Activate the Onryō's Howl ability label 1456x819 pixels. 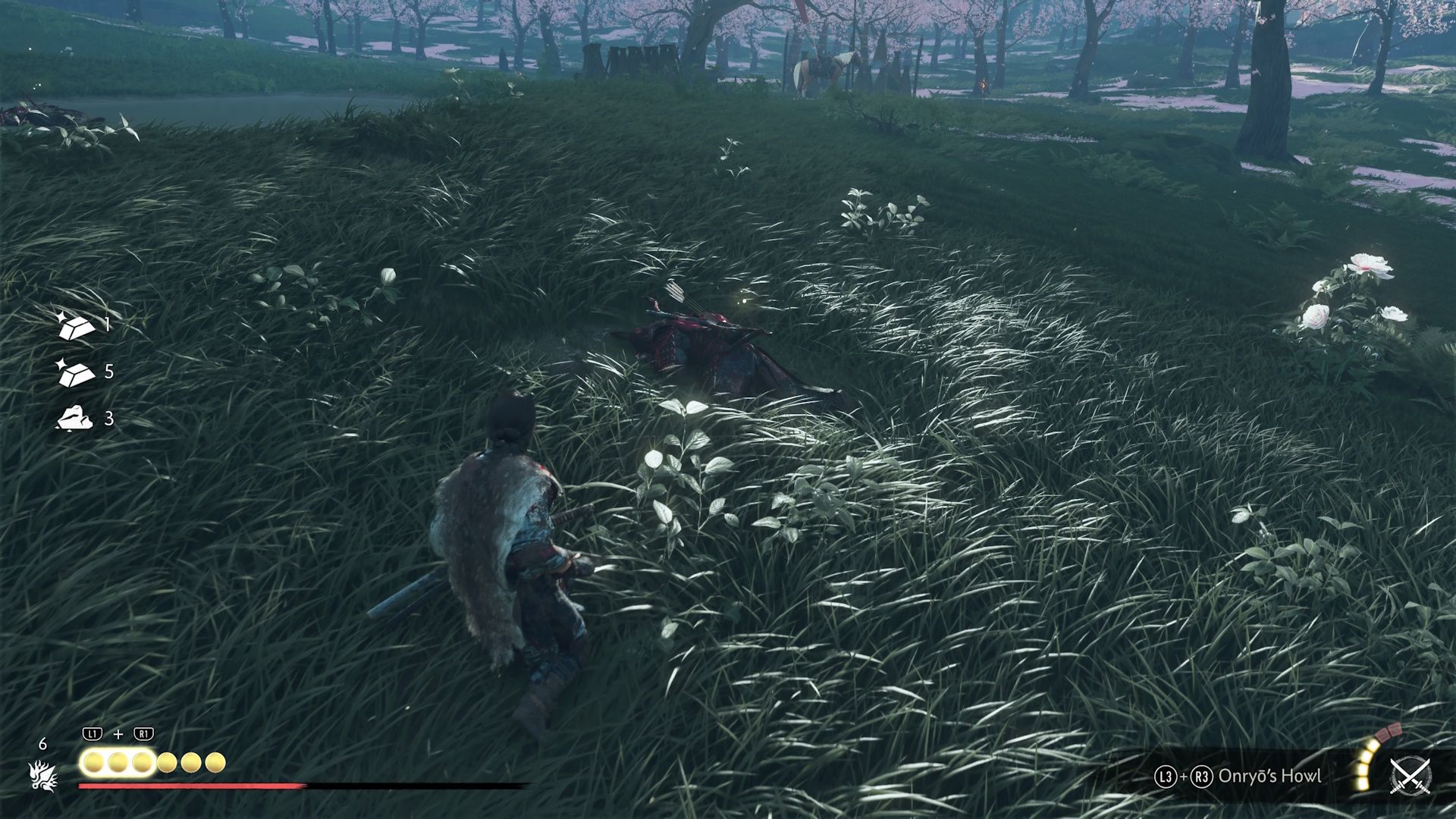(x=1269, y=777)
